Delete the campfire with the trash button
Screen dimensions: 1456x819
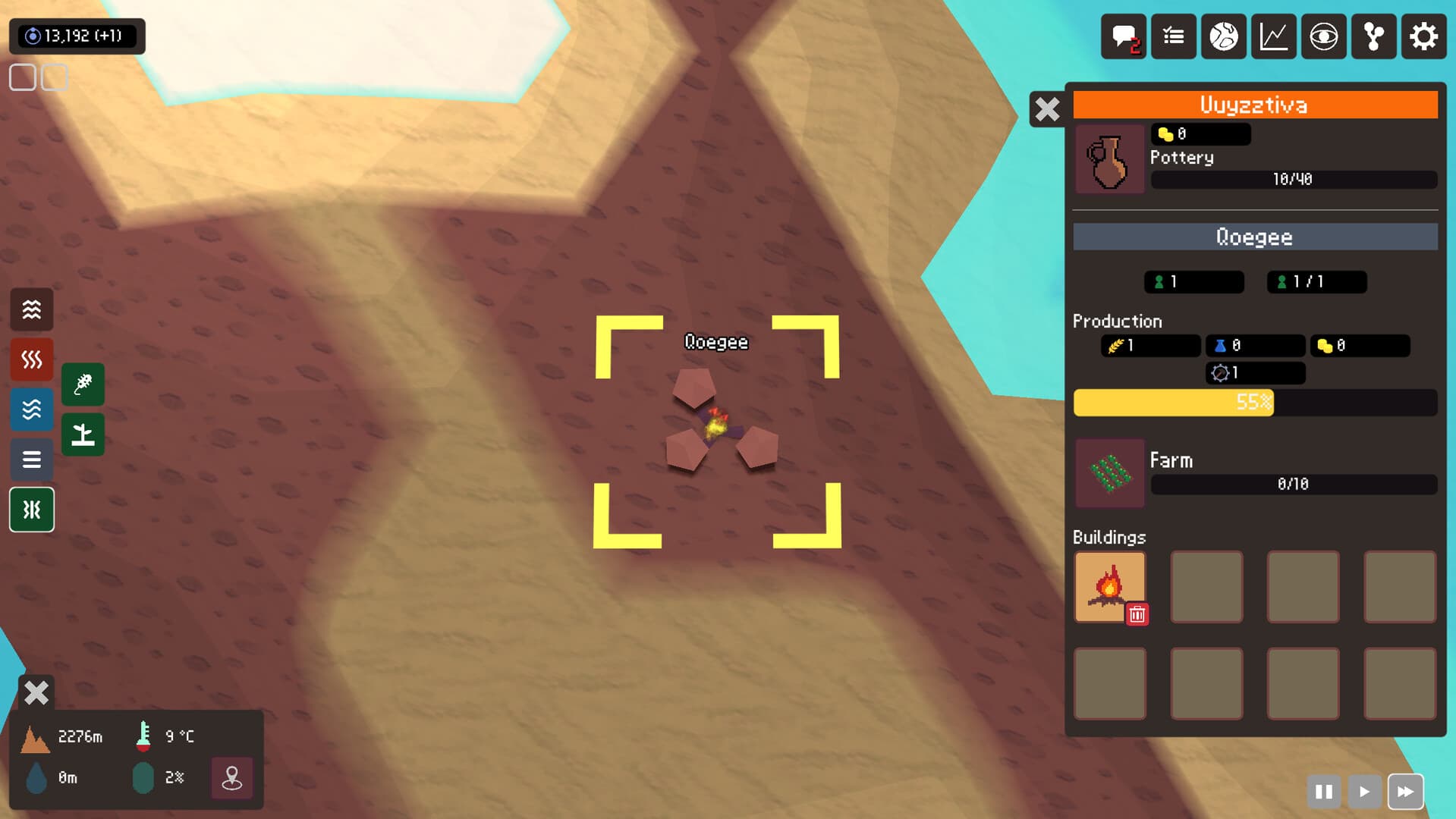(1137, 616)
